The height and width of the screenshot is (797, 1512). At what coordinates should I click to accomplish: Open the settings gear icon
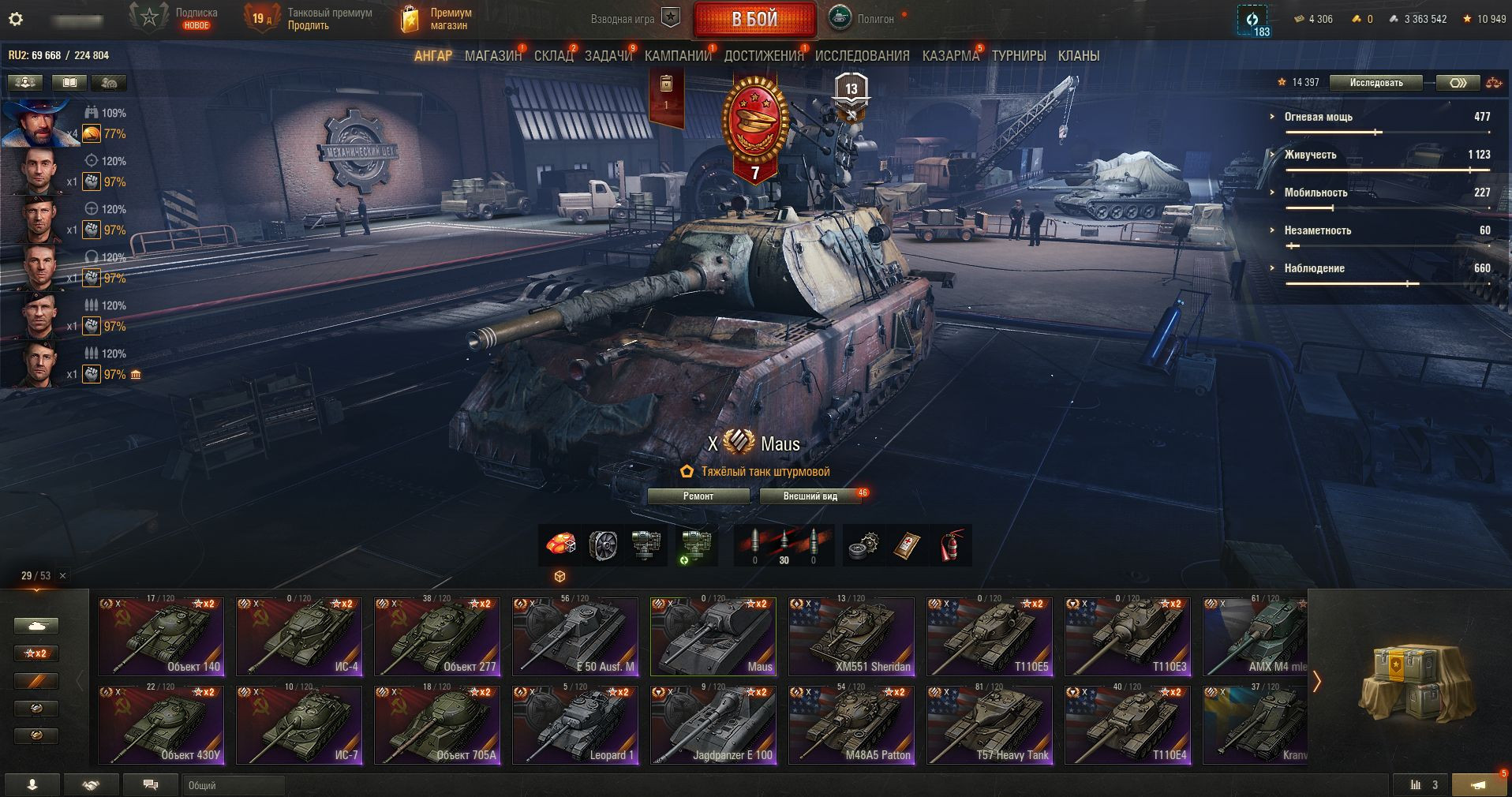click(x=15, y=19)
